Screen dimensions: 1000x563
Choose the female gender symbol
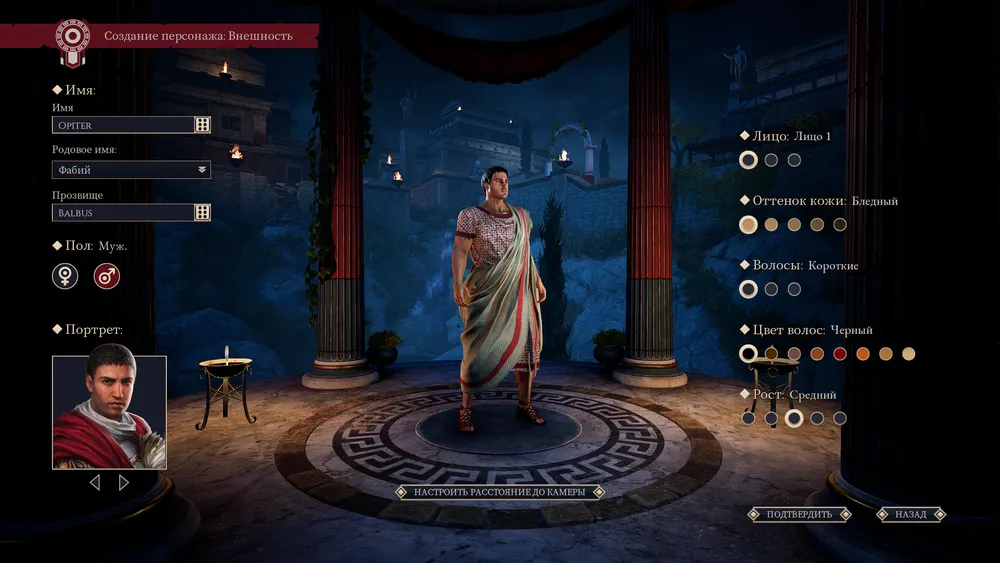pyautogui.click(x=65, y=277)
